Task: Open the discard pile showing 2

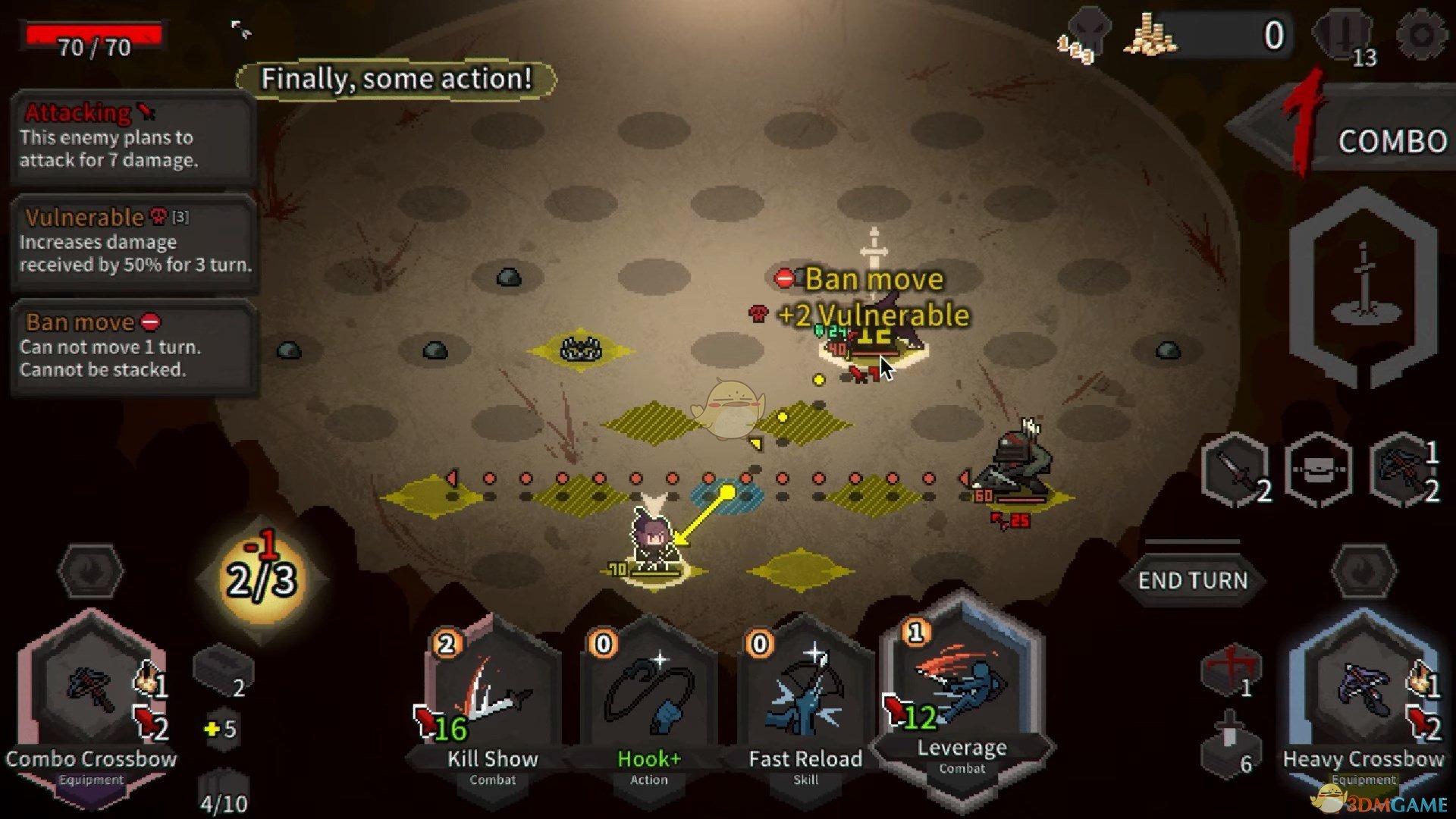Action: pyautogui.click(x=223, y=671)
